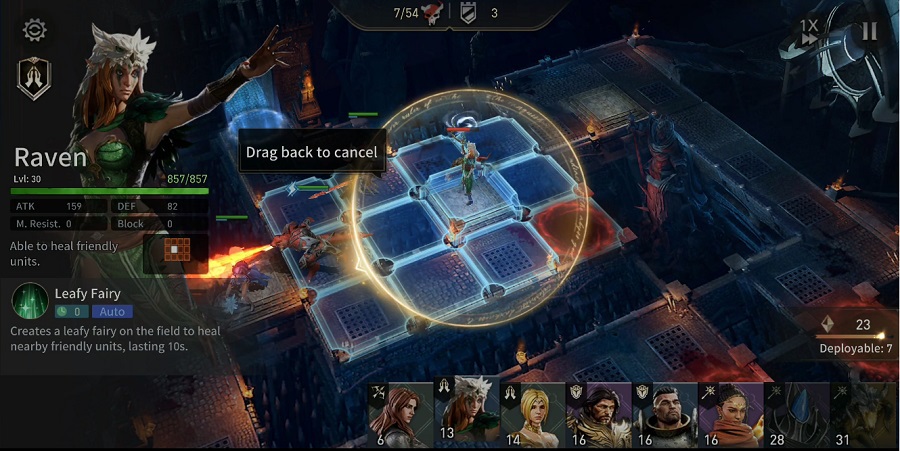Pick the long-haired bearded defender card
This screenshot has height=451, width=900.
click(598, 413)
